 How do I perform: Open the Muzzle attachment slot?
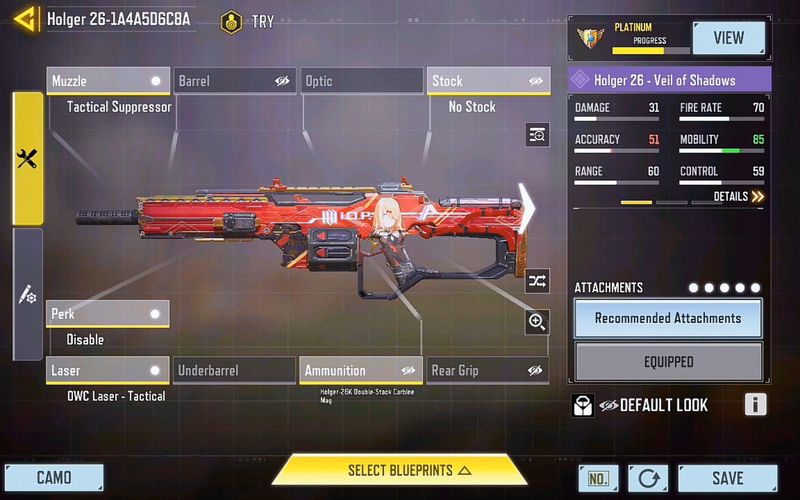[x=108, y=81]
